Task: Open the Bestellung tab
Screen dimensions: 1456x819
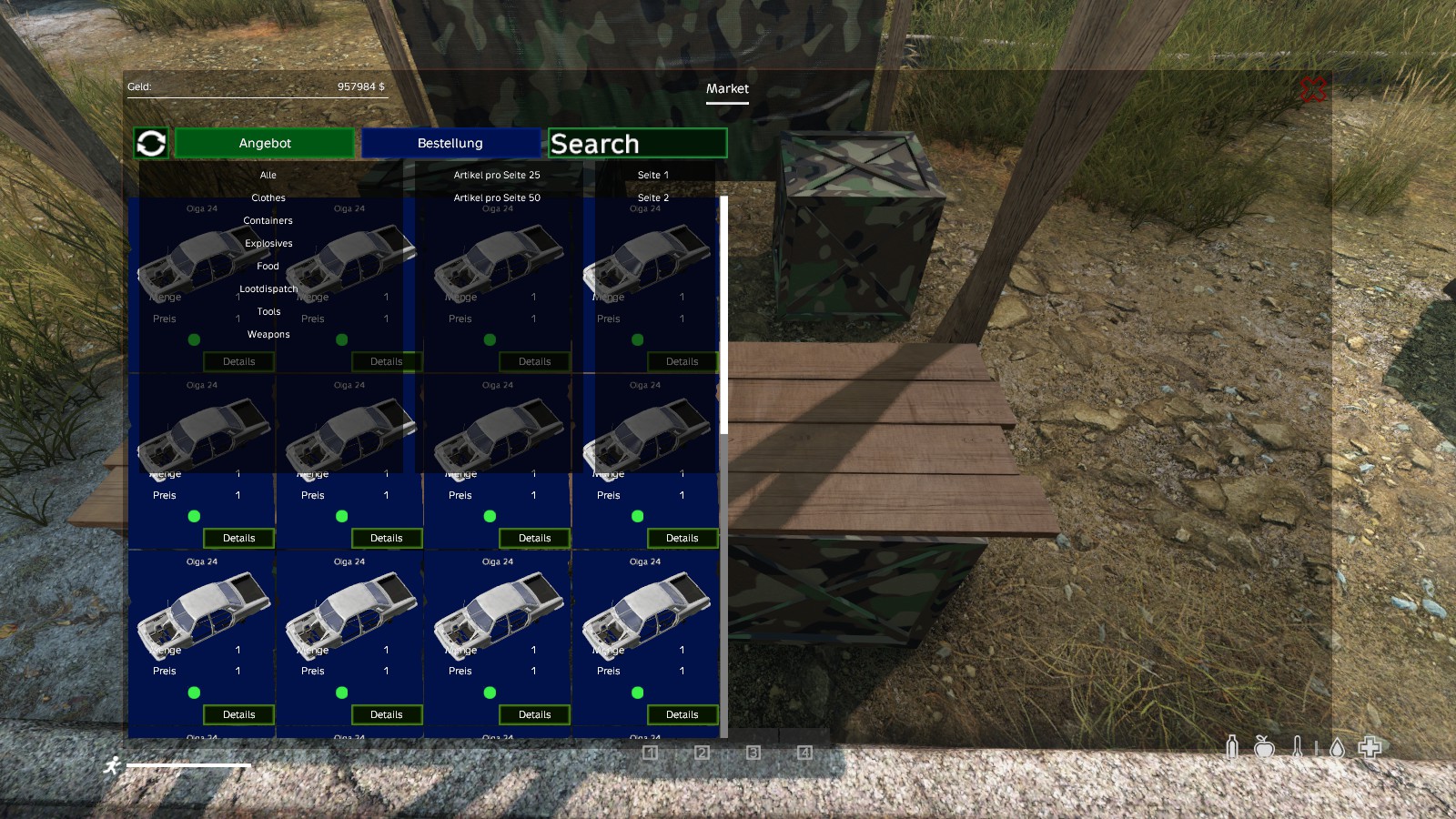Action: [x=450, y=143]
